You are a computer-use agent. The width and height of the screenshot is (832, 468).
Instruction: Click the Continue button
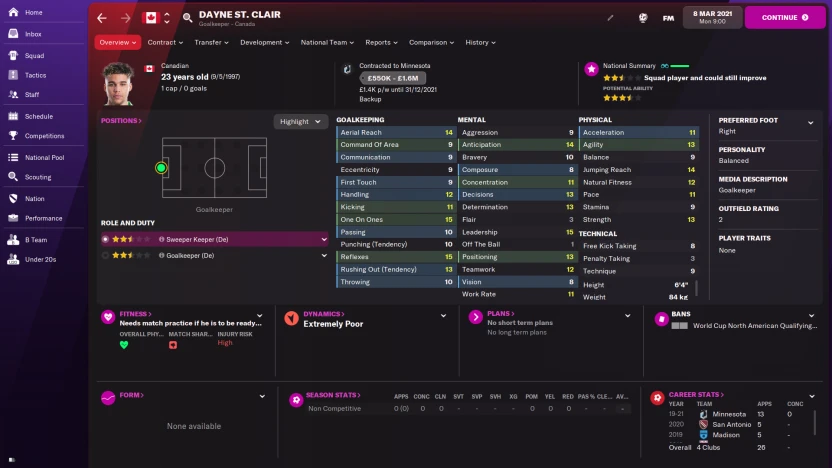point(784,17)
